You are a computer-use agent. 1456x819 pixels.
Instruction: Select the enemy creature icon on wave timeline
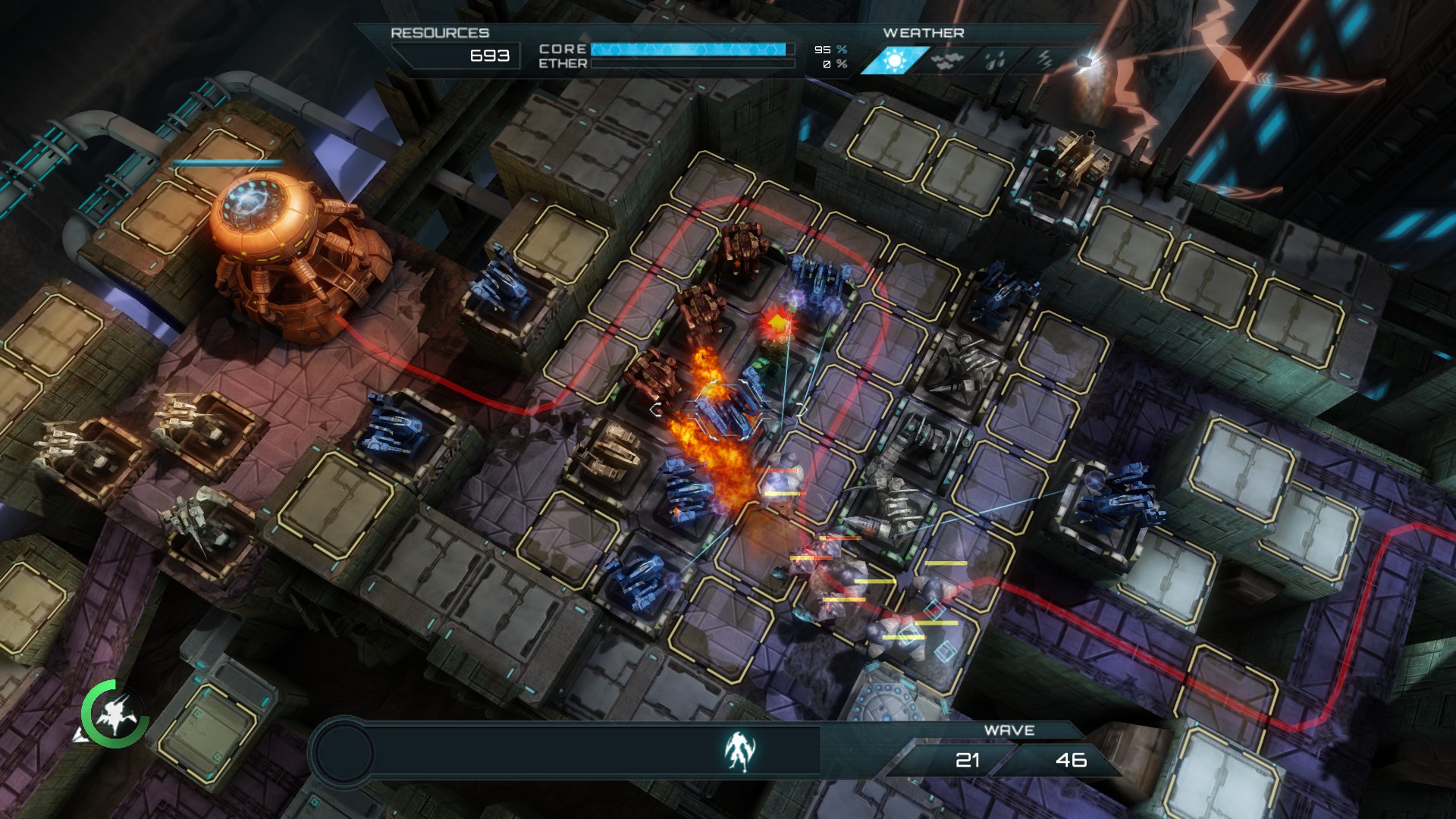[x=739, y=751]
